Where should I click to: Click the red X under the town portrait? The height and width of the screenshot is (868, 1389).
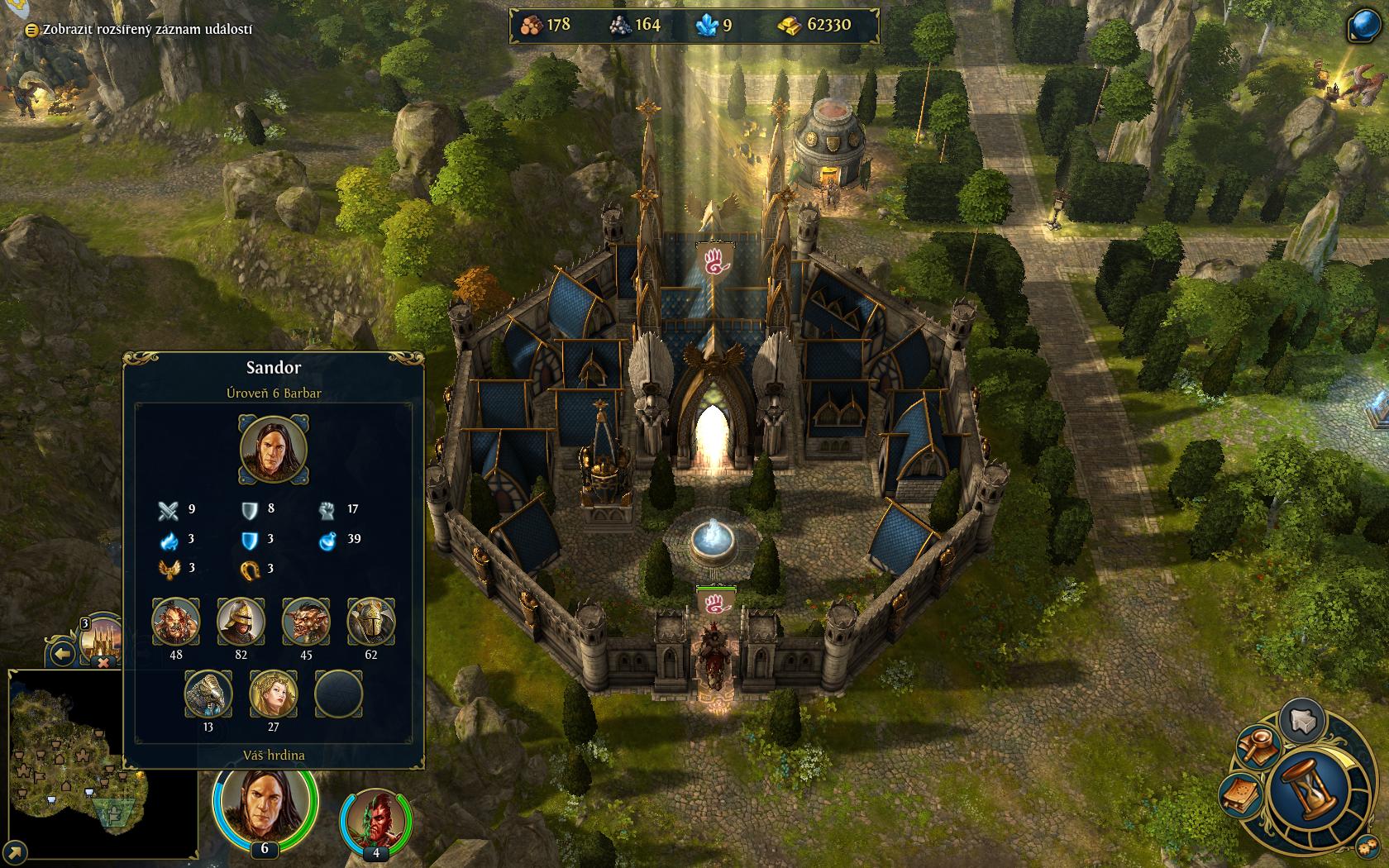click(103, 662)
